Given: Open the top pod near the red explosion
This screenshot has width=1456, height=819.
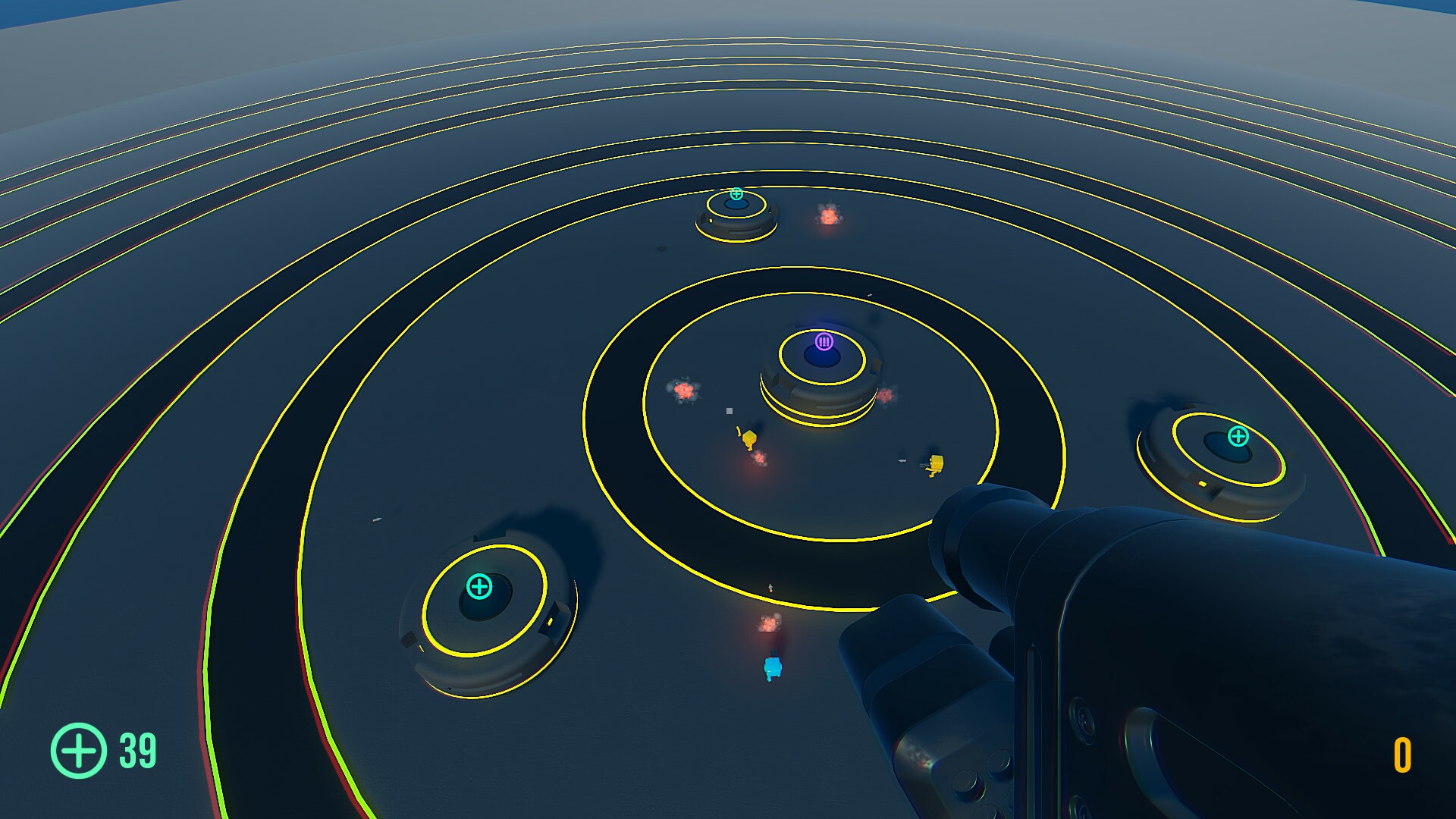Looking at the screenshot, I should coord(736,216).
